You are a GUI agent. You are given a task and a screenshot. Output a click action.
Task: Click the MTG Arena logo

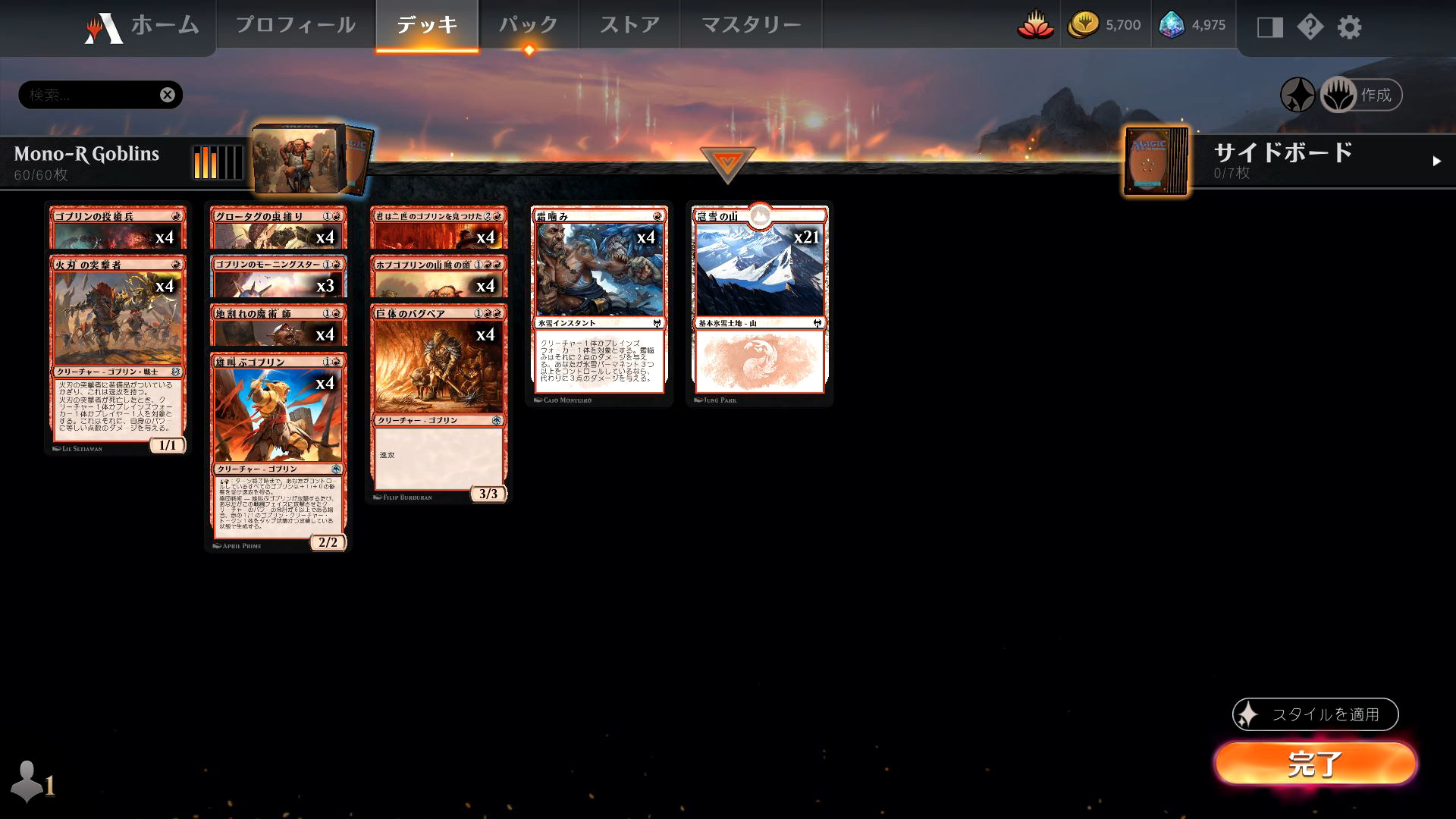tap(102, 24)
